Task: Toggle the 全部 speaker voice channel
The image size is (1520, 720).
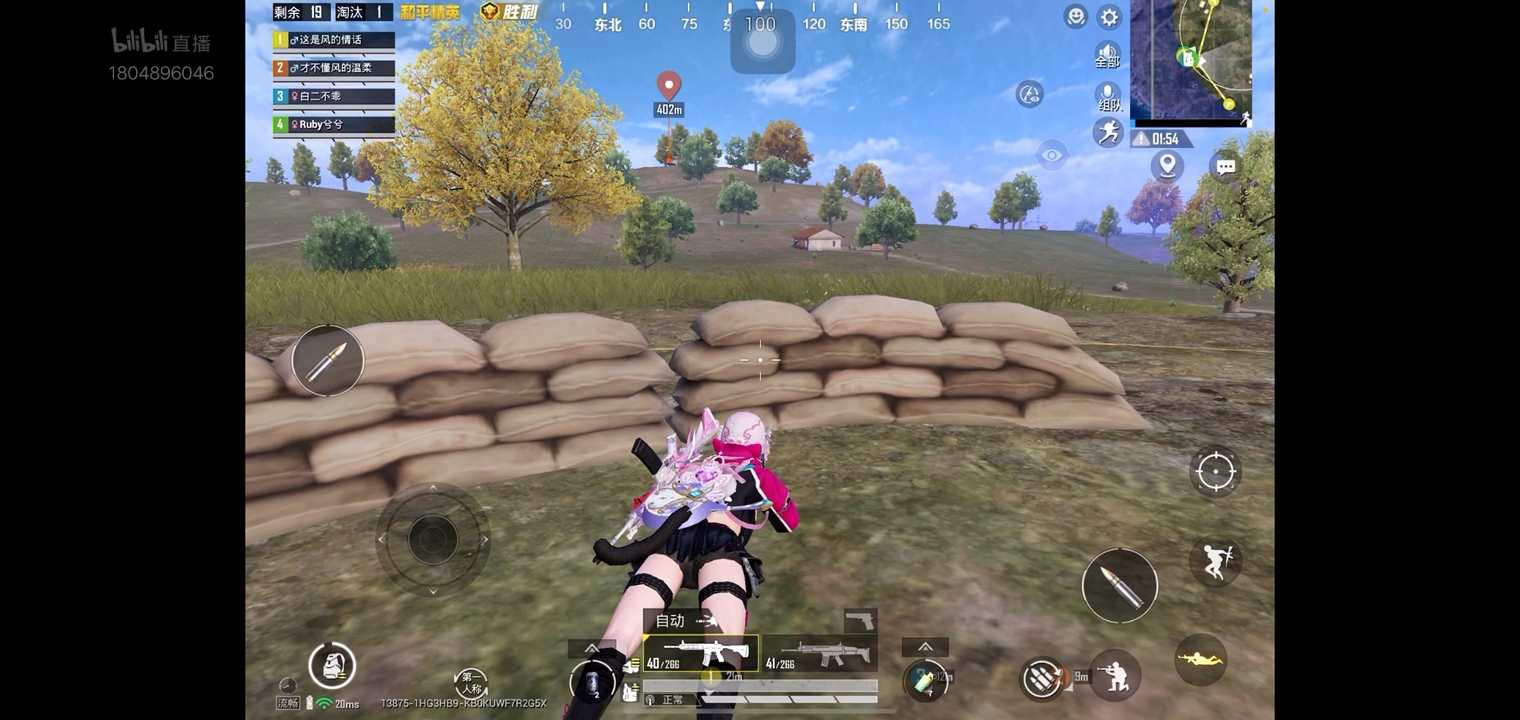Action: point(1107,54)
